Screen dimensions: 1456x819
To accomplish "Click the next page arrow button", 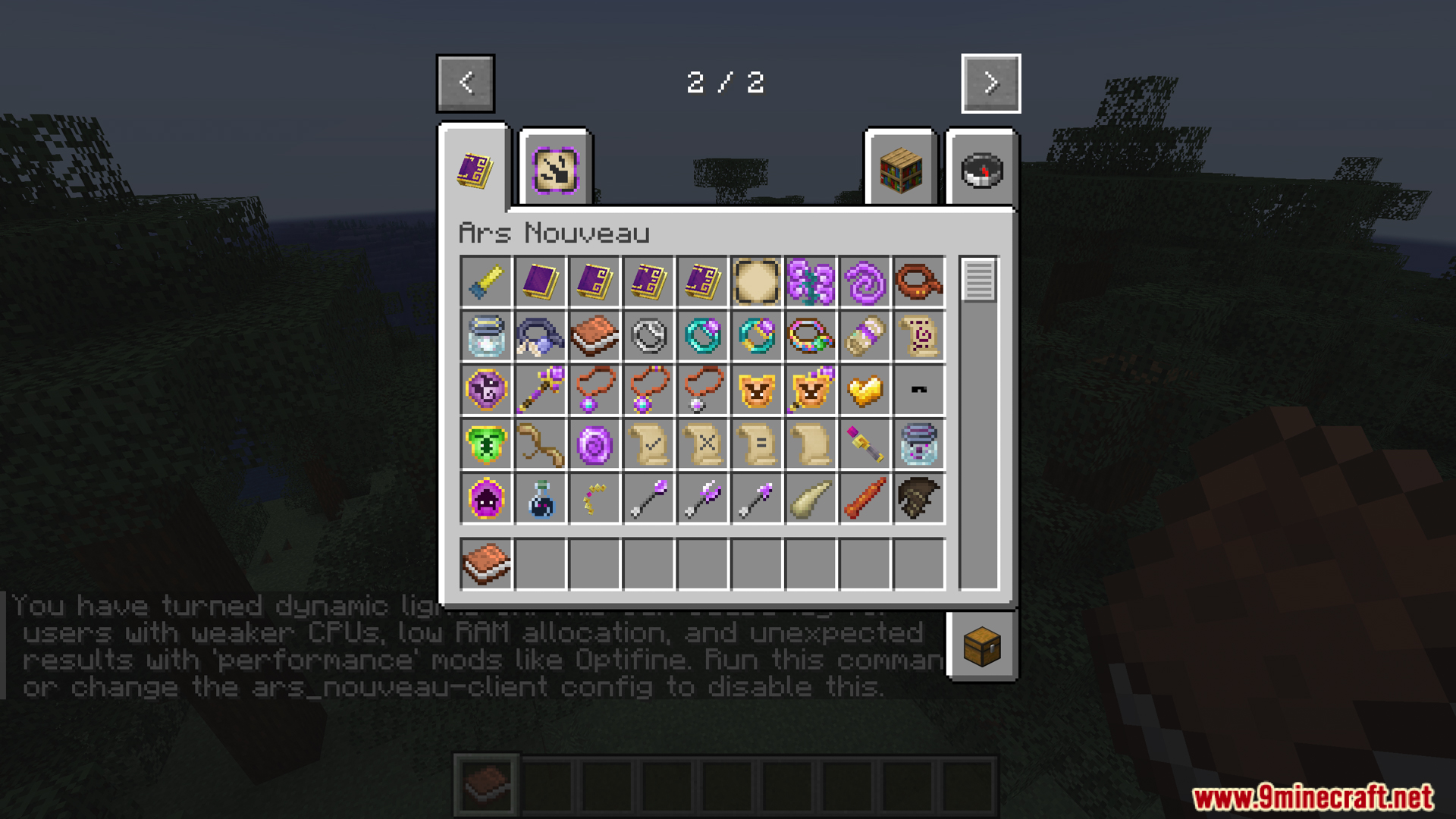I will 990,83.
